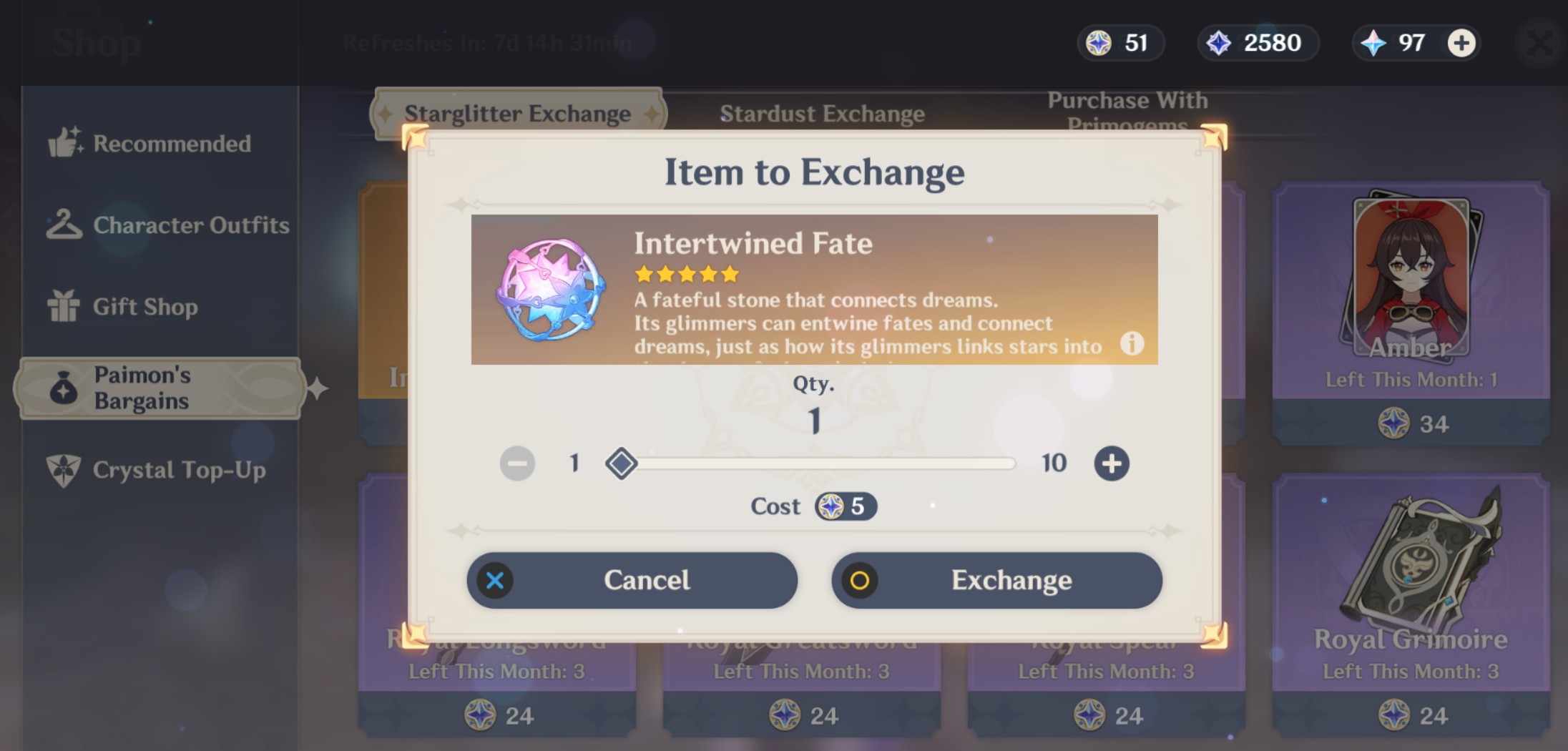Screen dimensions: 1568x751
Task: Click the plus button to buy Genesis Crystals
Action: [x=1461, y=43]
